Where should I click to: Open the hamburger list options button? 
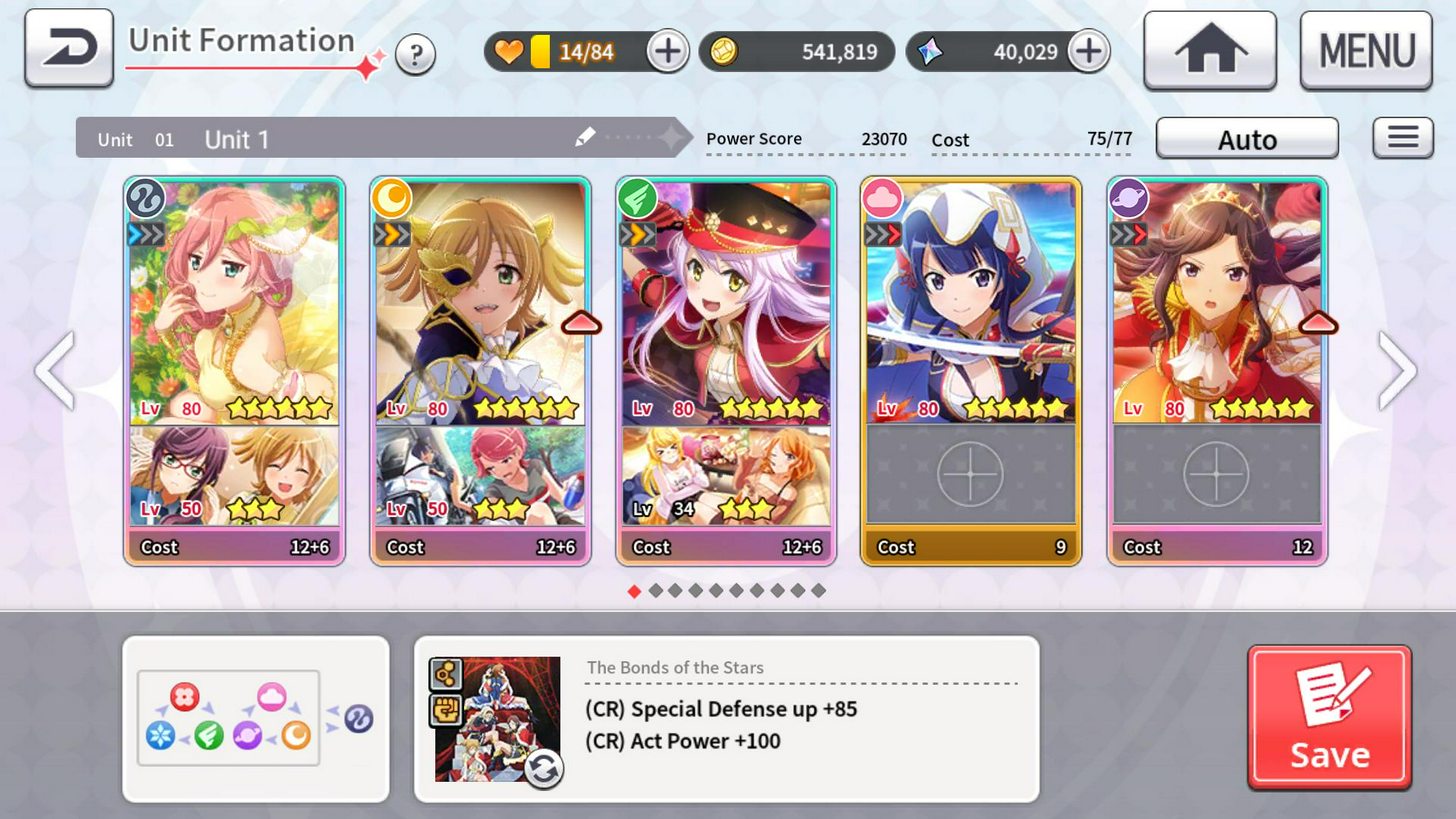(x=1402, y=138)
